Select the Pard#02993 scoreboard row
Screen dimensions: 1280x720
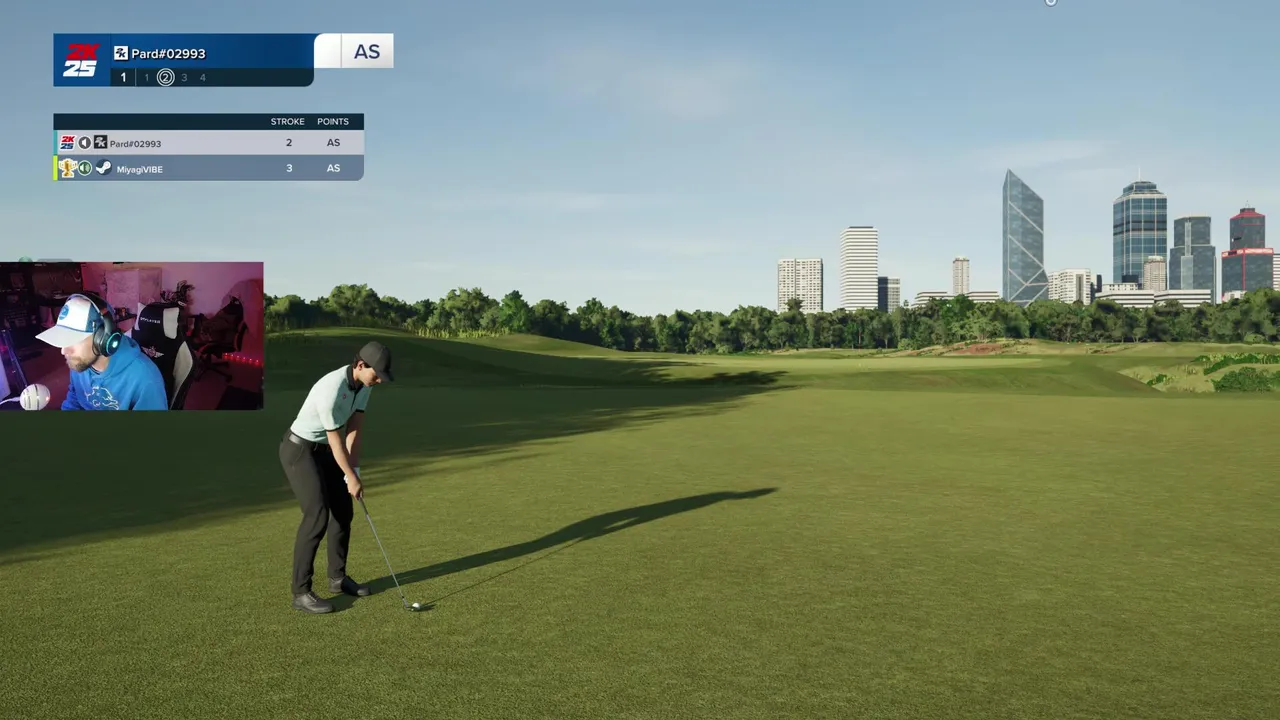pyautogui.click(x=208, y=143)
